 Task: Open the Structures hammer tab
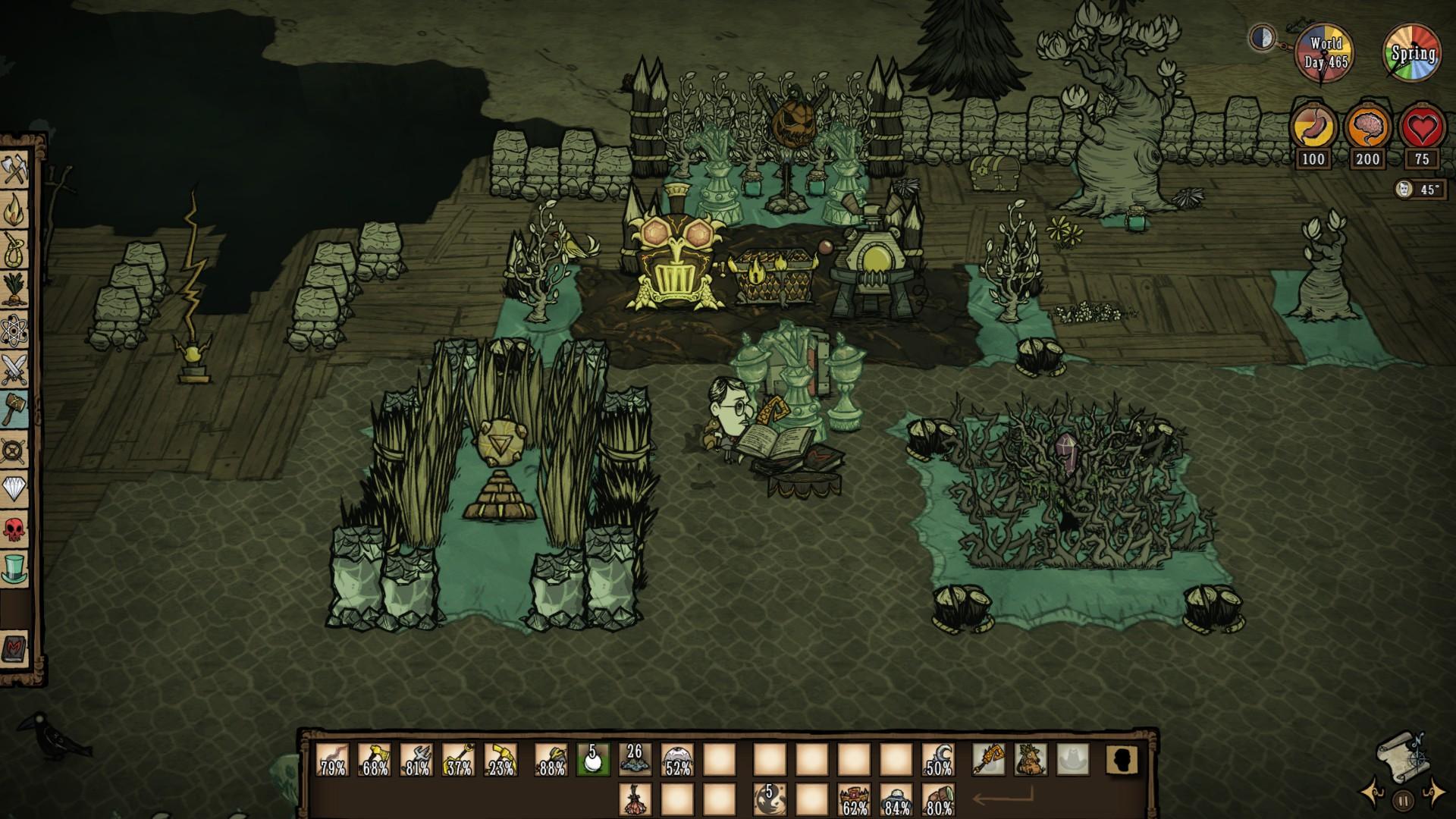[x=15, y=410]
